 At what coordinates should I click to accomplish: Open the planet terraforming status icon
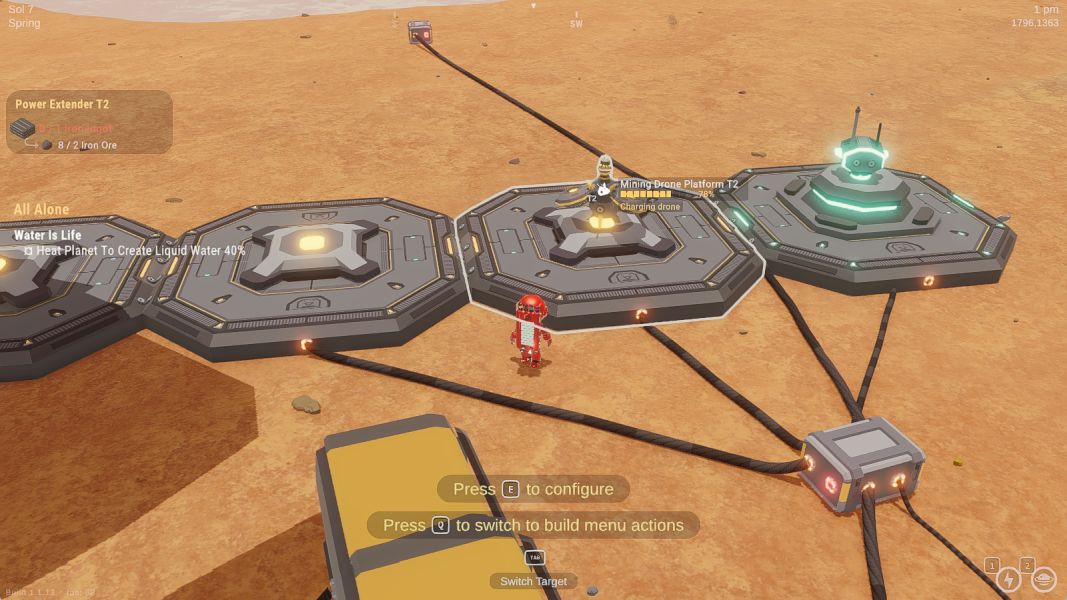tap(1043, 580)
